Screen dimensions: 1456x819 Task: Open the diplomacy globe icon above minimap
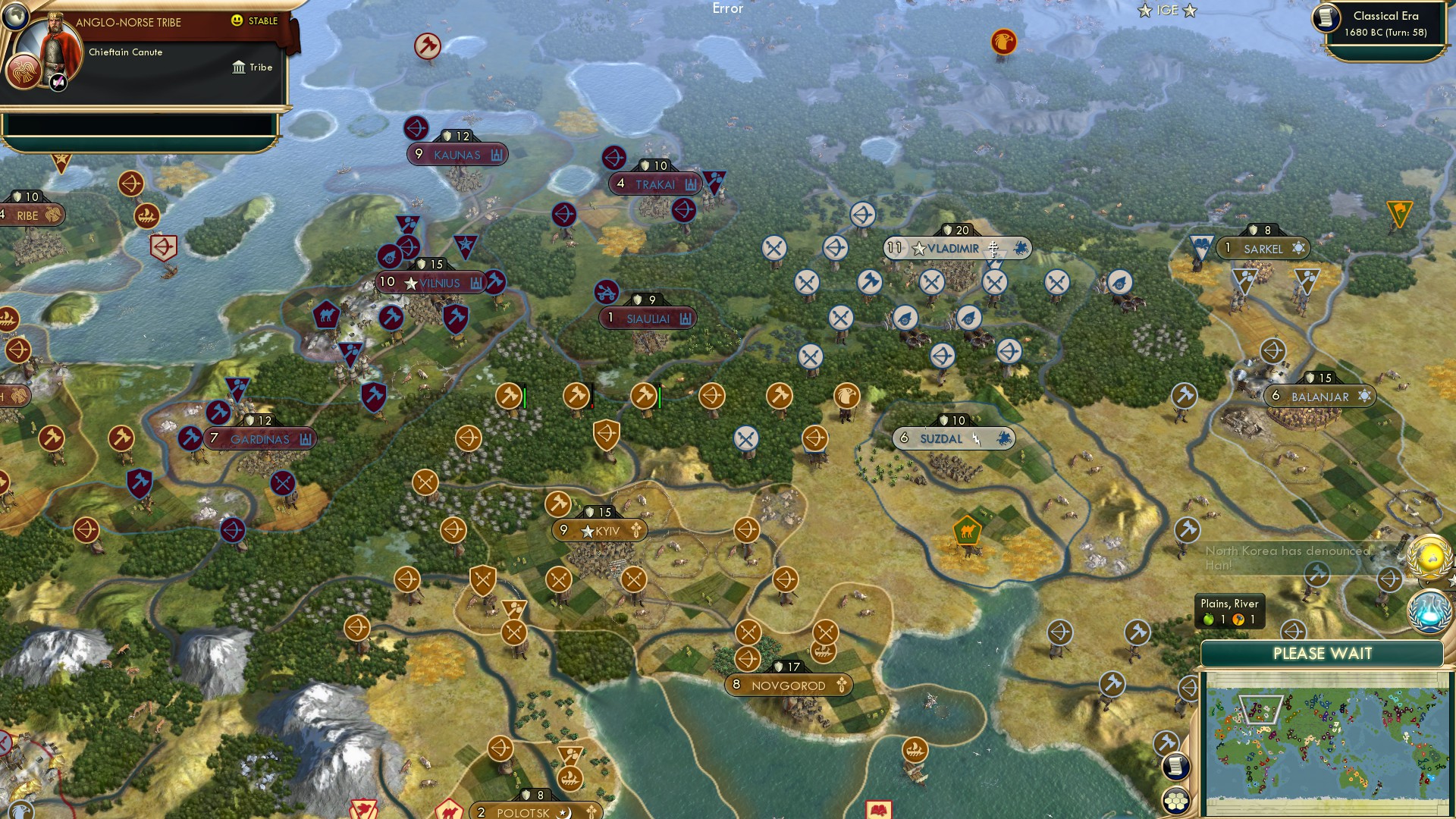1429,556
